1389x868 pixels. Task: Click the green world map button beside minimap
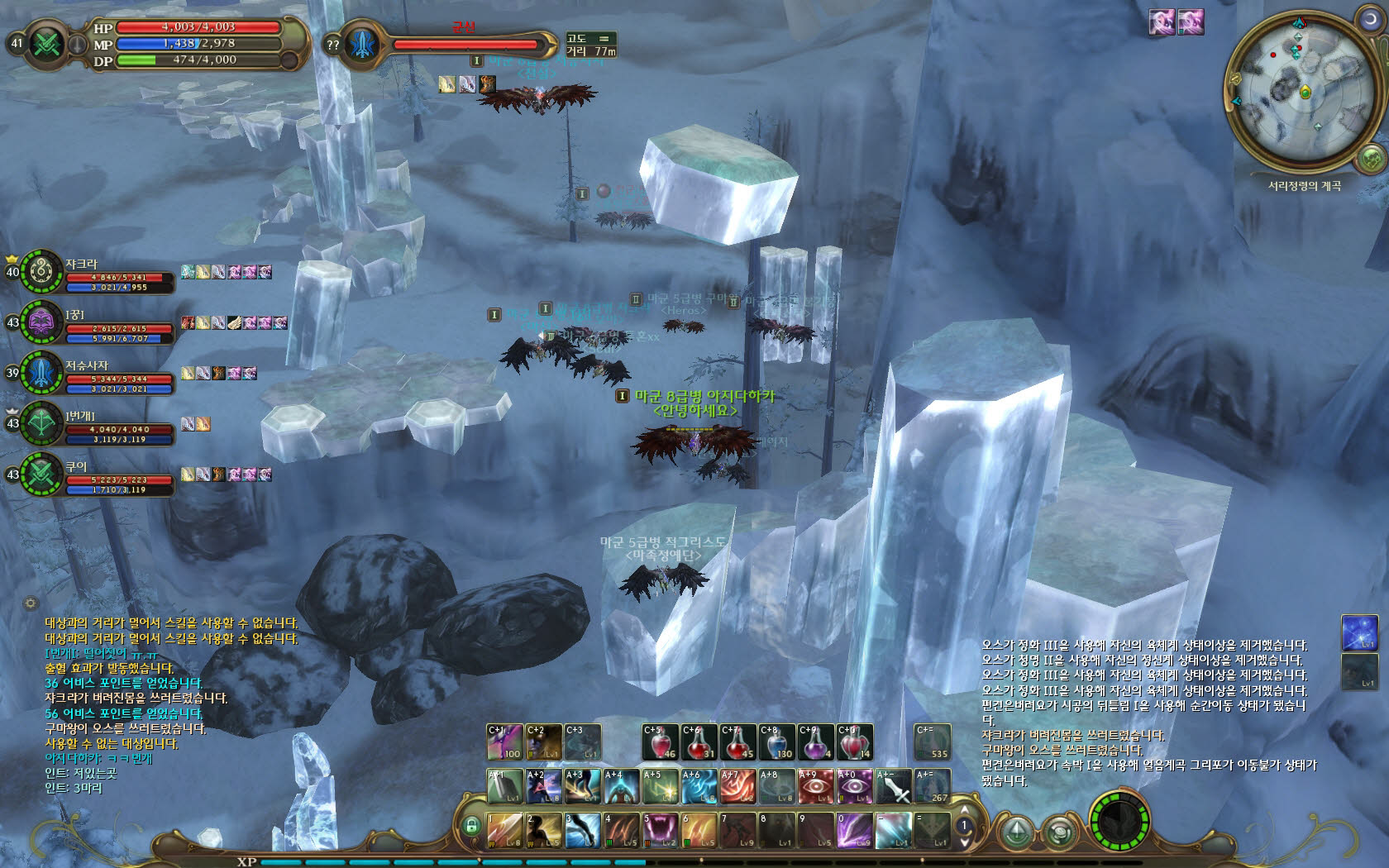(1371, 158)
